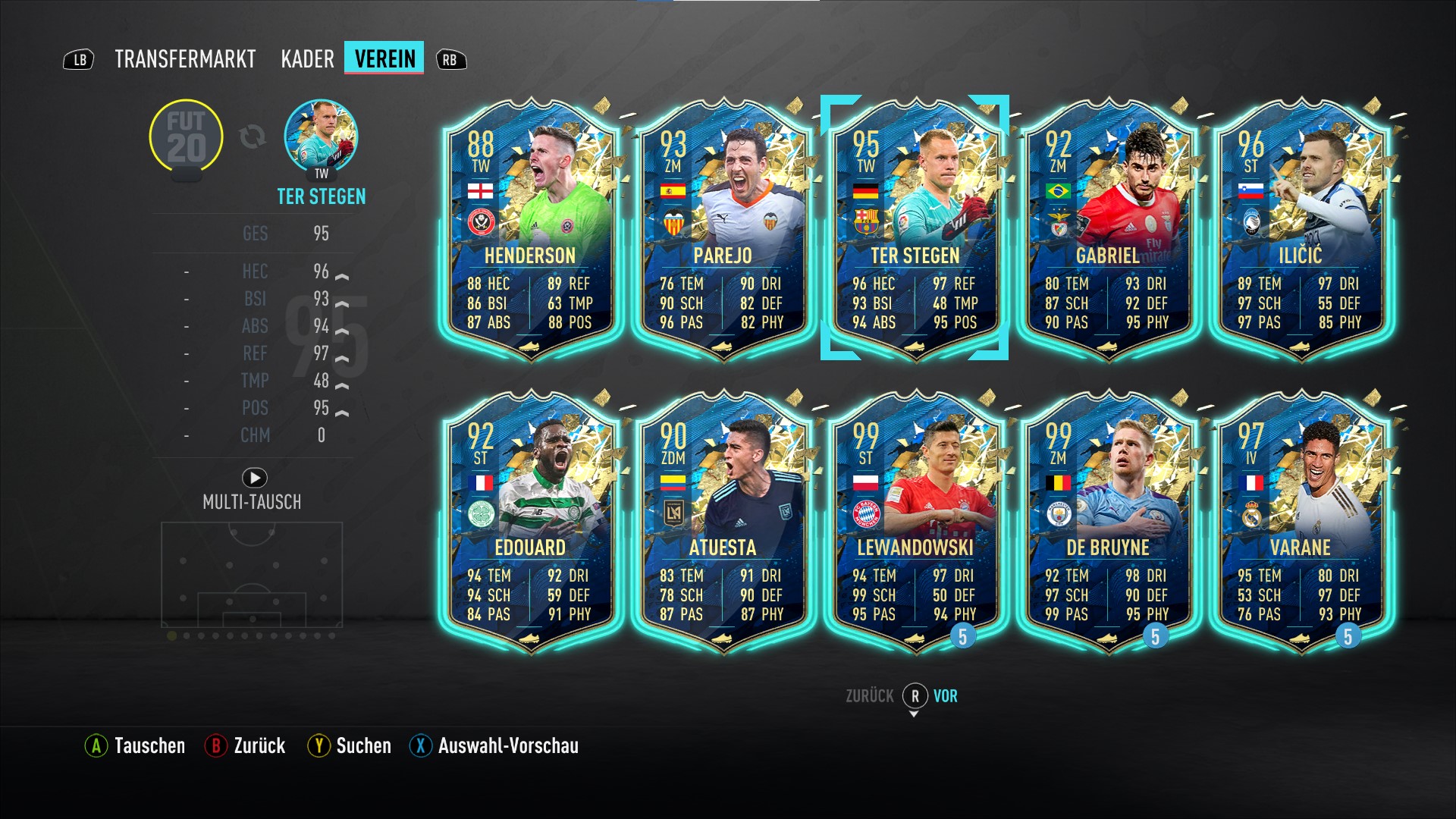This screenshot has height=819, width=1456.
Task: Switch to the Transfermarkt tab
Action: click(185, 59)
